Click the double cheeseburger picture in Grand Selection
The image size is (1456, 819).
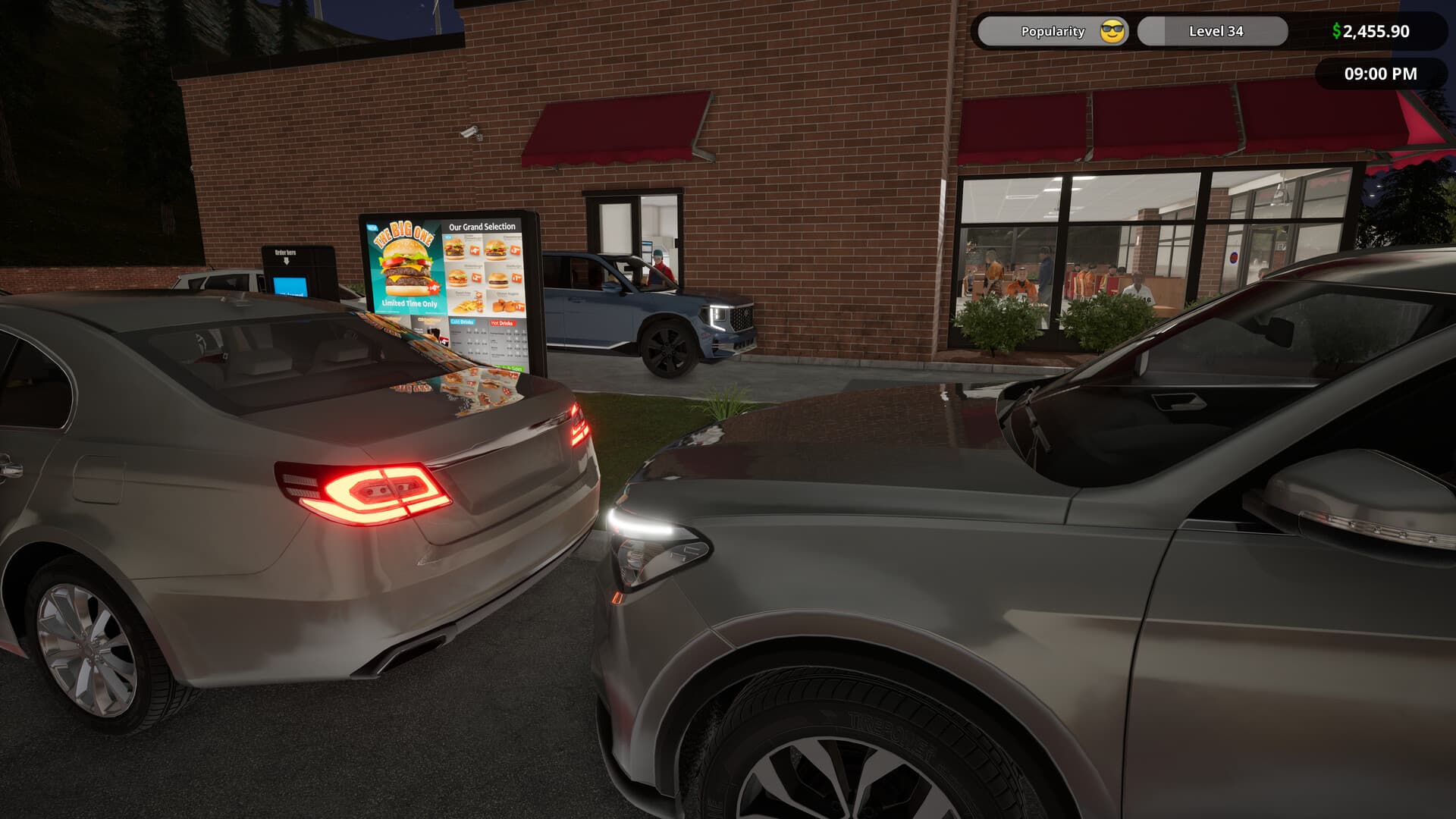456,248
